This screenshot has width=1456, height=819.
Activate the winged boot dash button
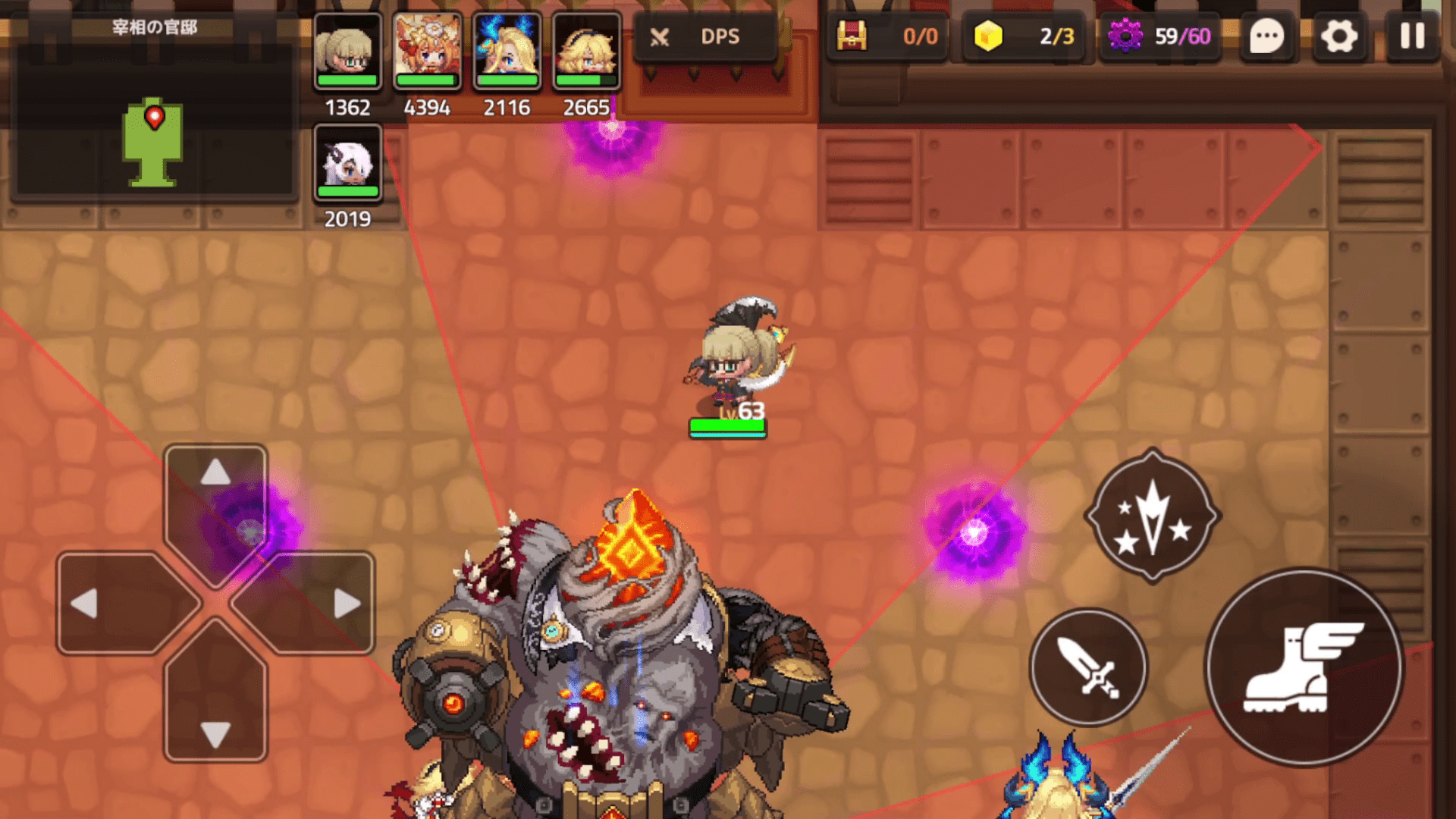[1303, 667]
